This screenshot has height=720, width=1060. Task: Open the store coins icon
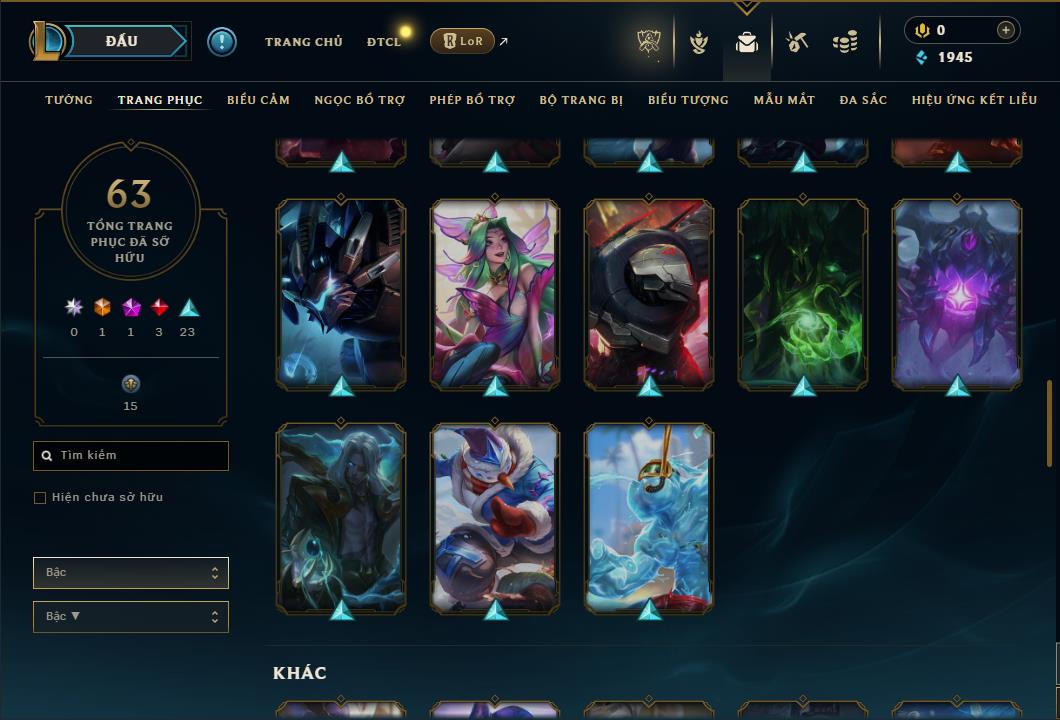click(x=845, y=42)
